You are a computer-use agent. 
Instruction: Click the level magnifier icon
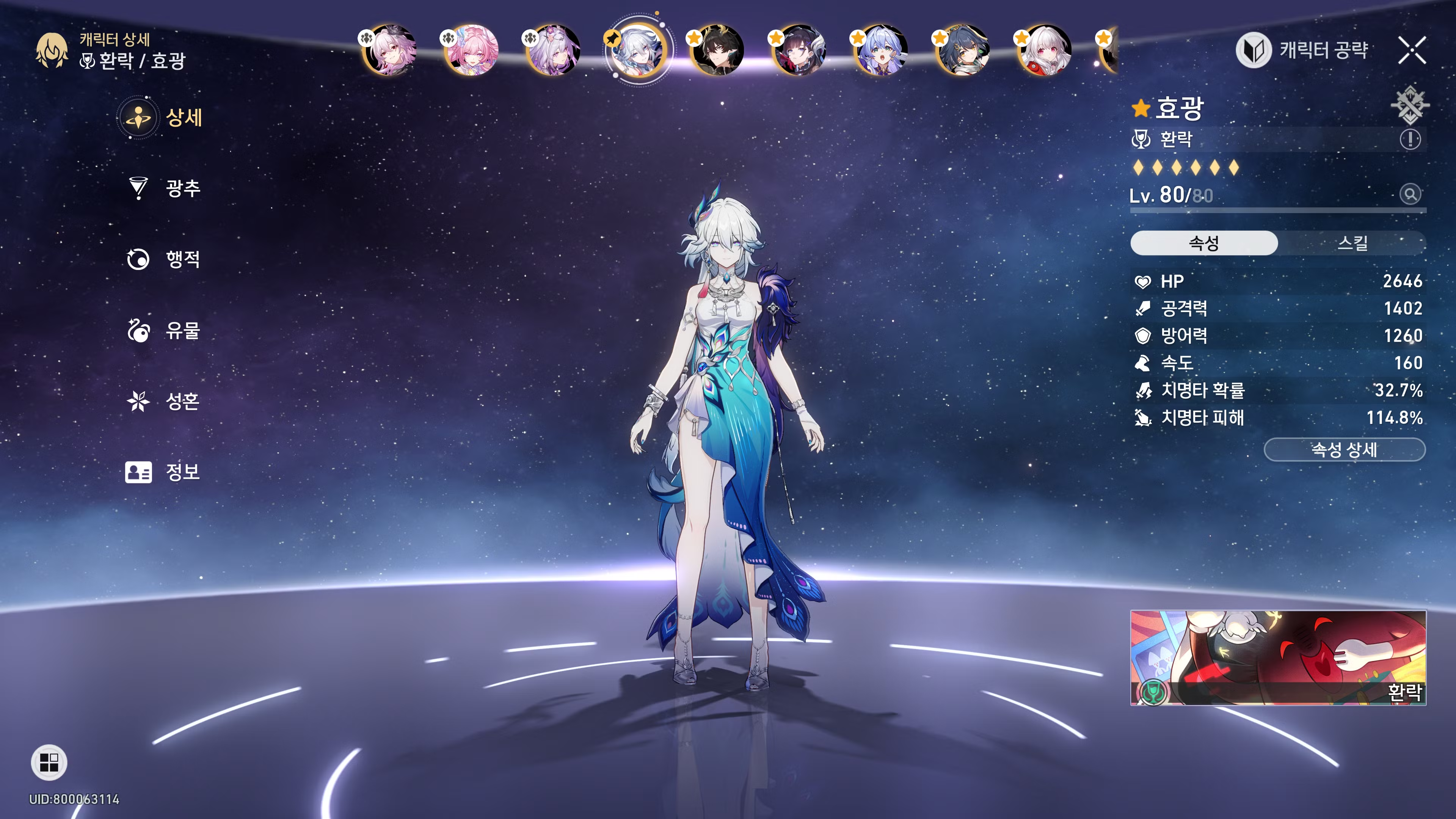pyautogui.click(x=1410, y=195)
